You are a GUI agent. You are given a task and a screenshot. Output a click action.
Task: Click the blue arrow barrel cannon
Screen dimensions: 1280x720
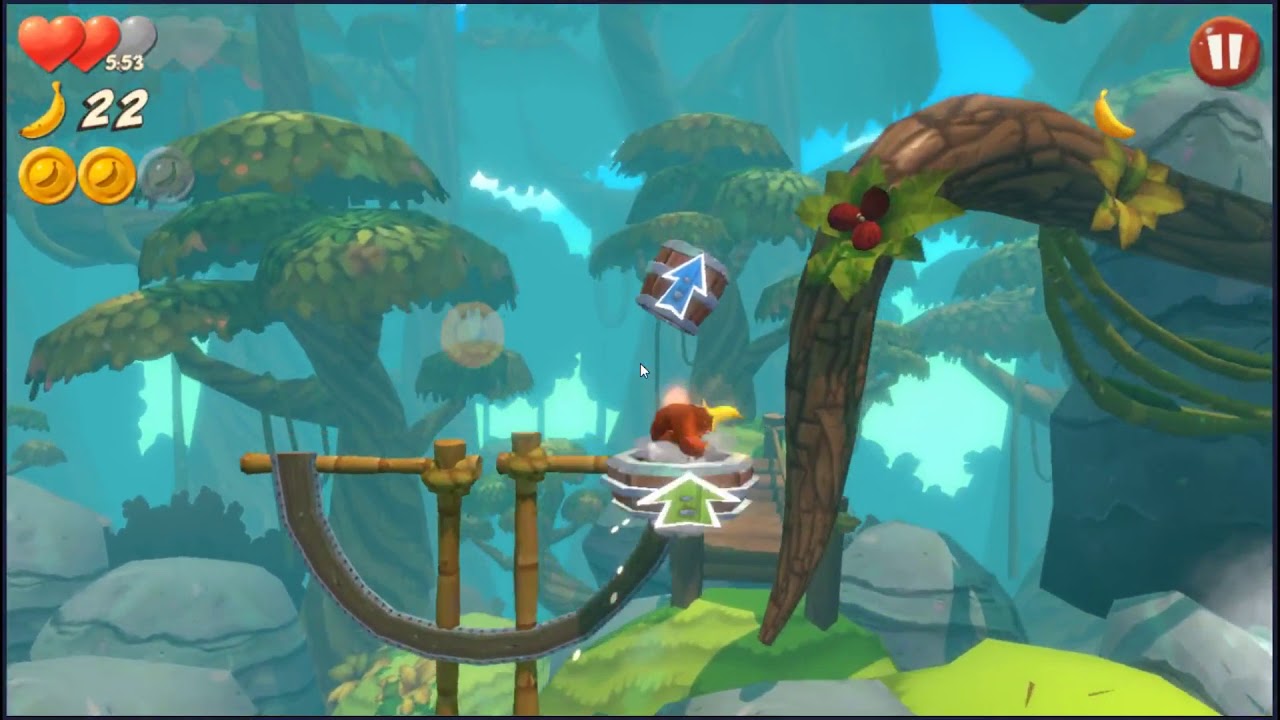[x=685, y=285]
